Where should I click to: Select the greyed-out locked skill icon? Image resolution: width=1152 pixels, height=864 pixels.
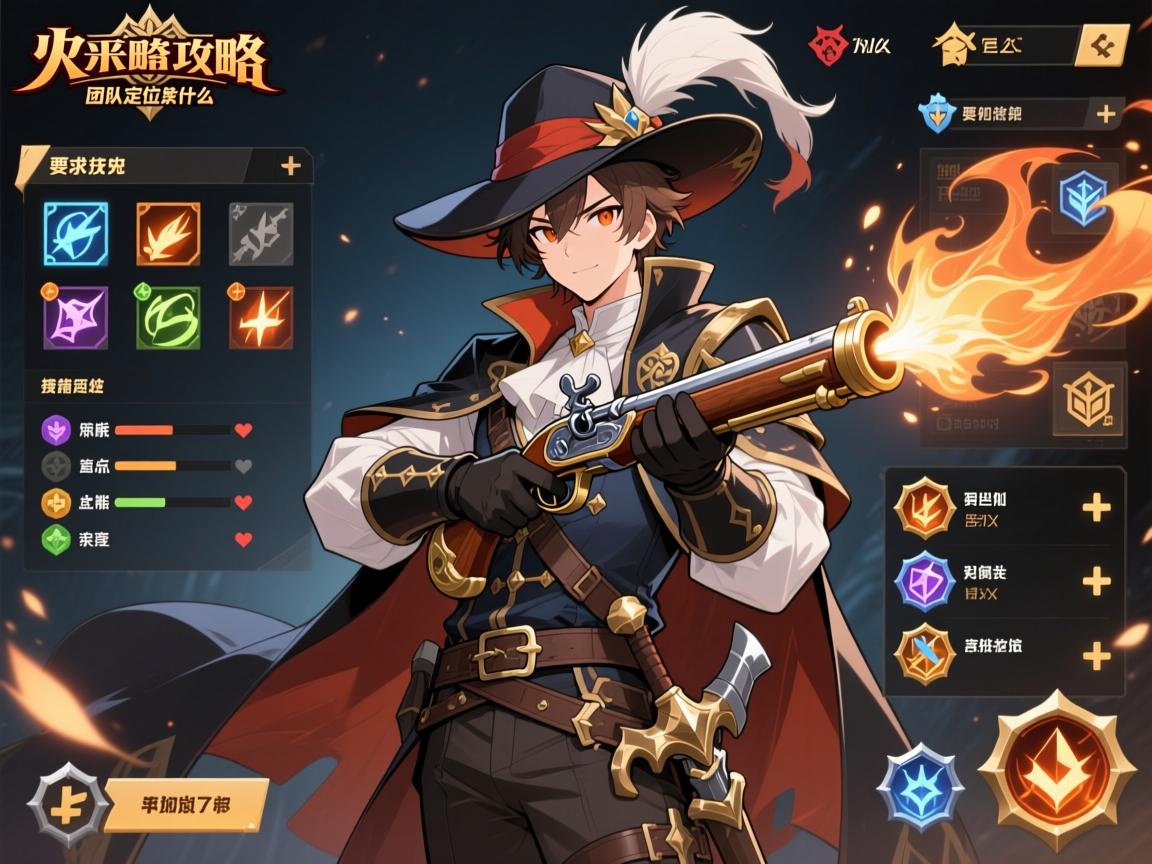(260, 233)
